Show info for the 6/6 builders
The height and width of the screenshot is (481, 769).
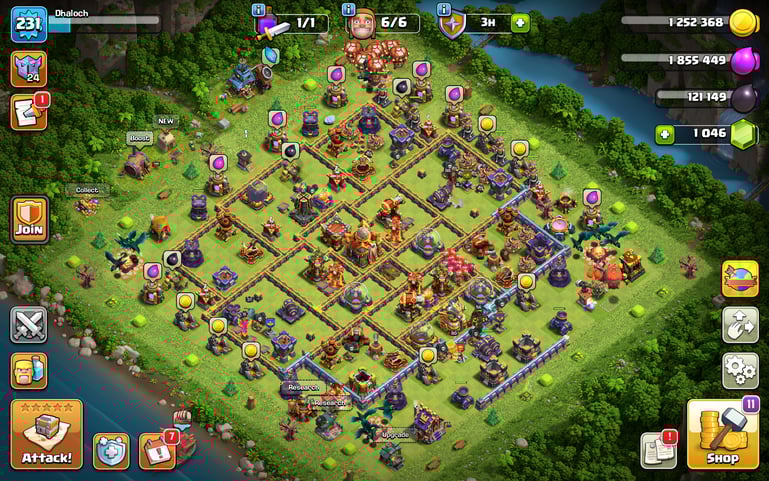[x=351, y=9]
